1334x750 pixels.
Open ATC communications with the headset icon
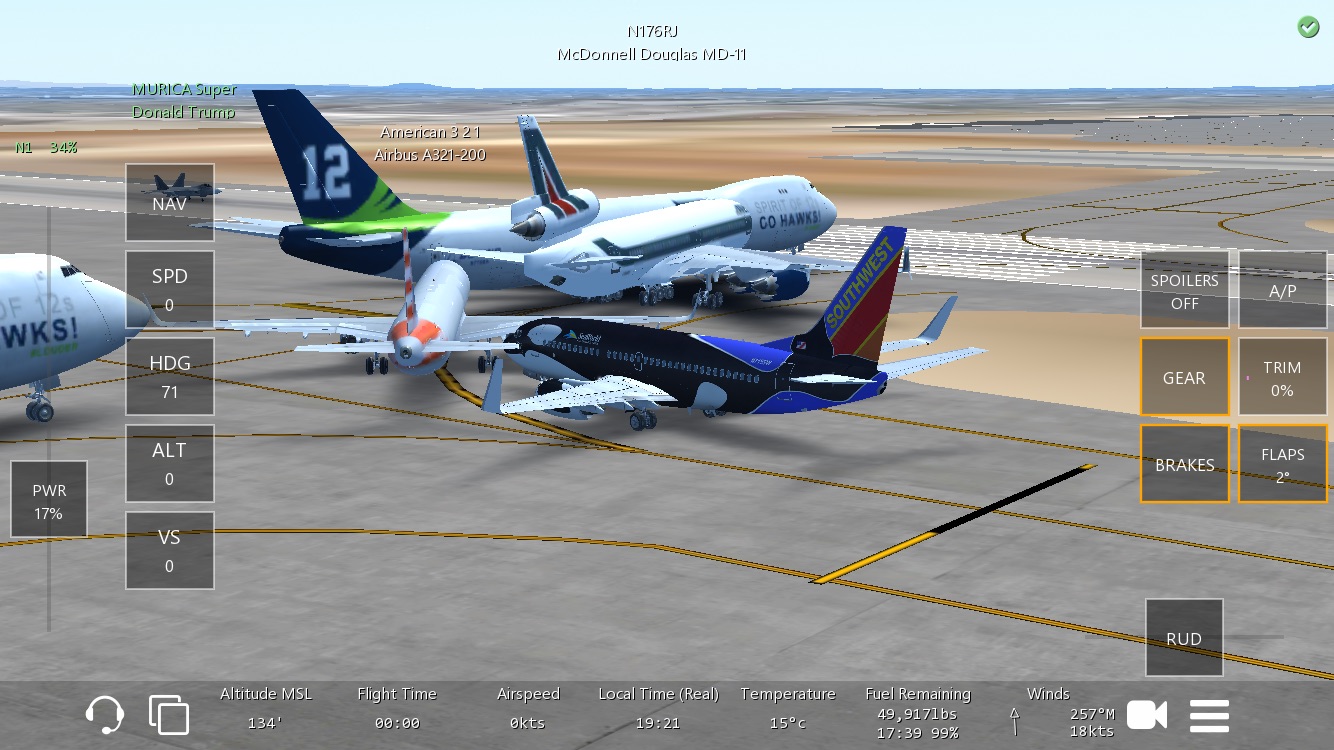pos(105,715)
